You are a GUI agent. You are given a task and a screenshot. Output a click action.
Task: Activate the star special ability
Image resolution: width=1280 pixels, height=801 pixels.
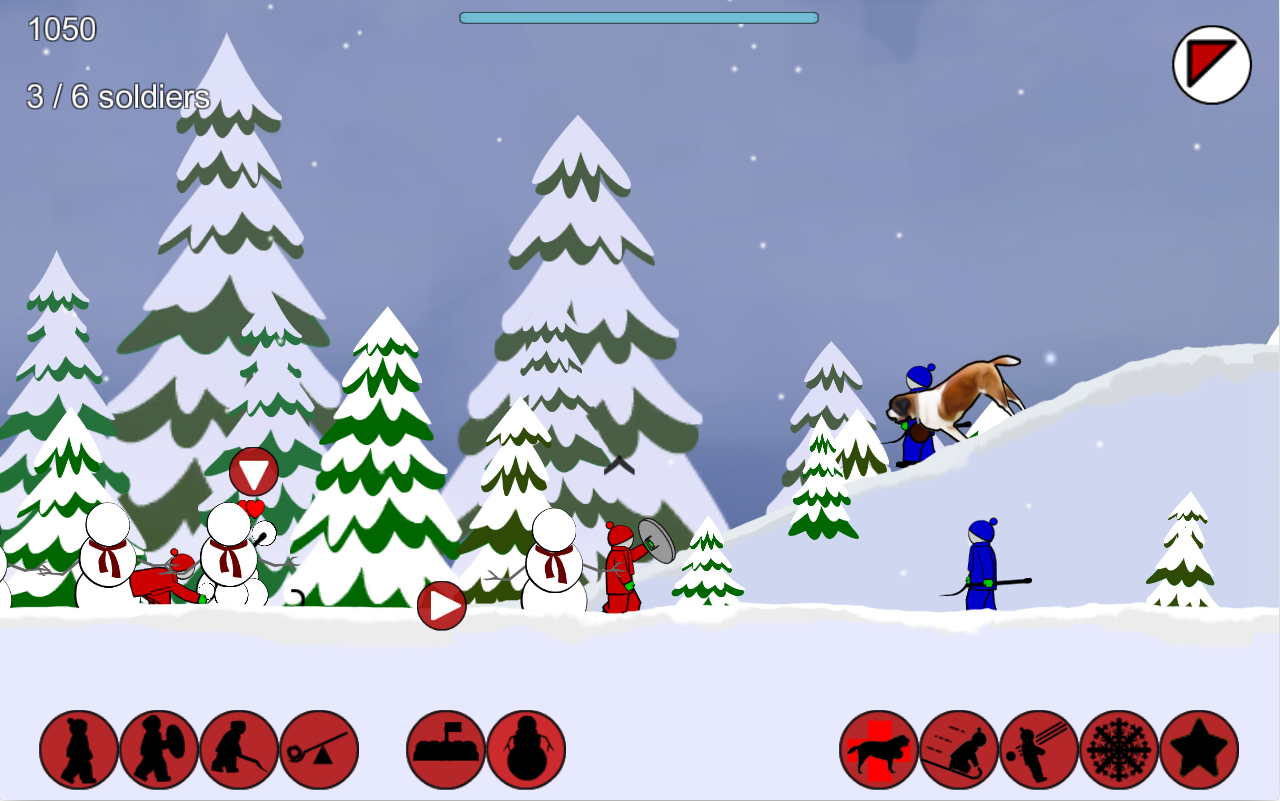(1197, 749)
